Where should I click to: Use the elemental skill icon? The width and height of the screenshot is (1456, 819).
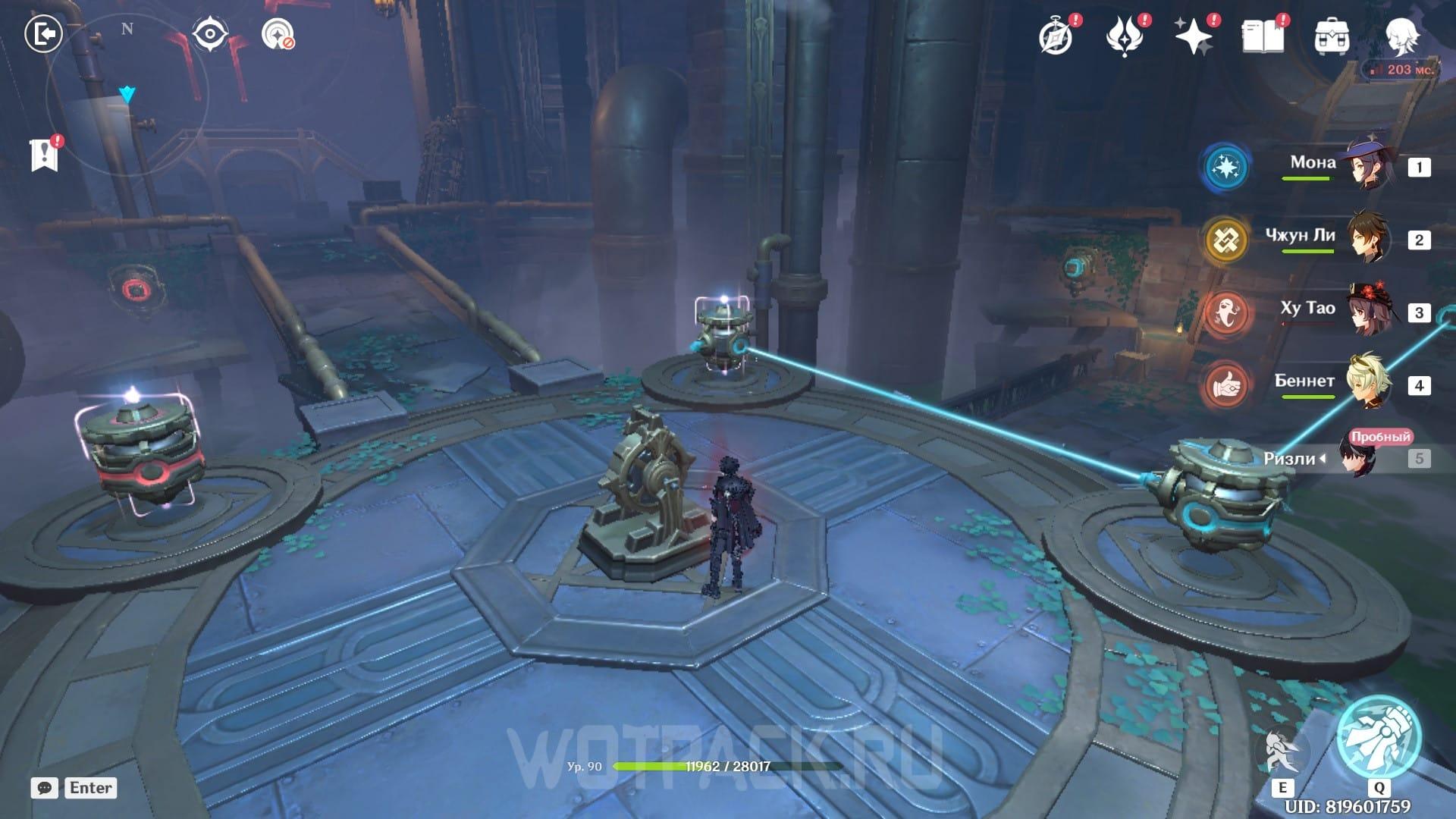tap(1282, 752)
